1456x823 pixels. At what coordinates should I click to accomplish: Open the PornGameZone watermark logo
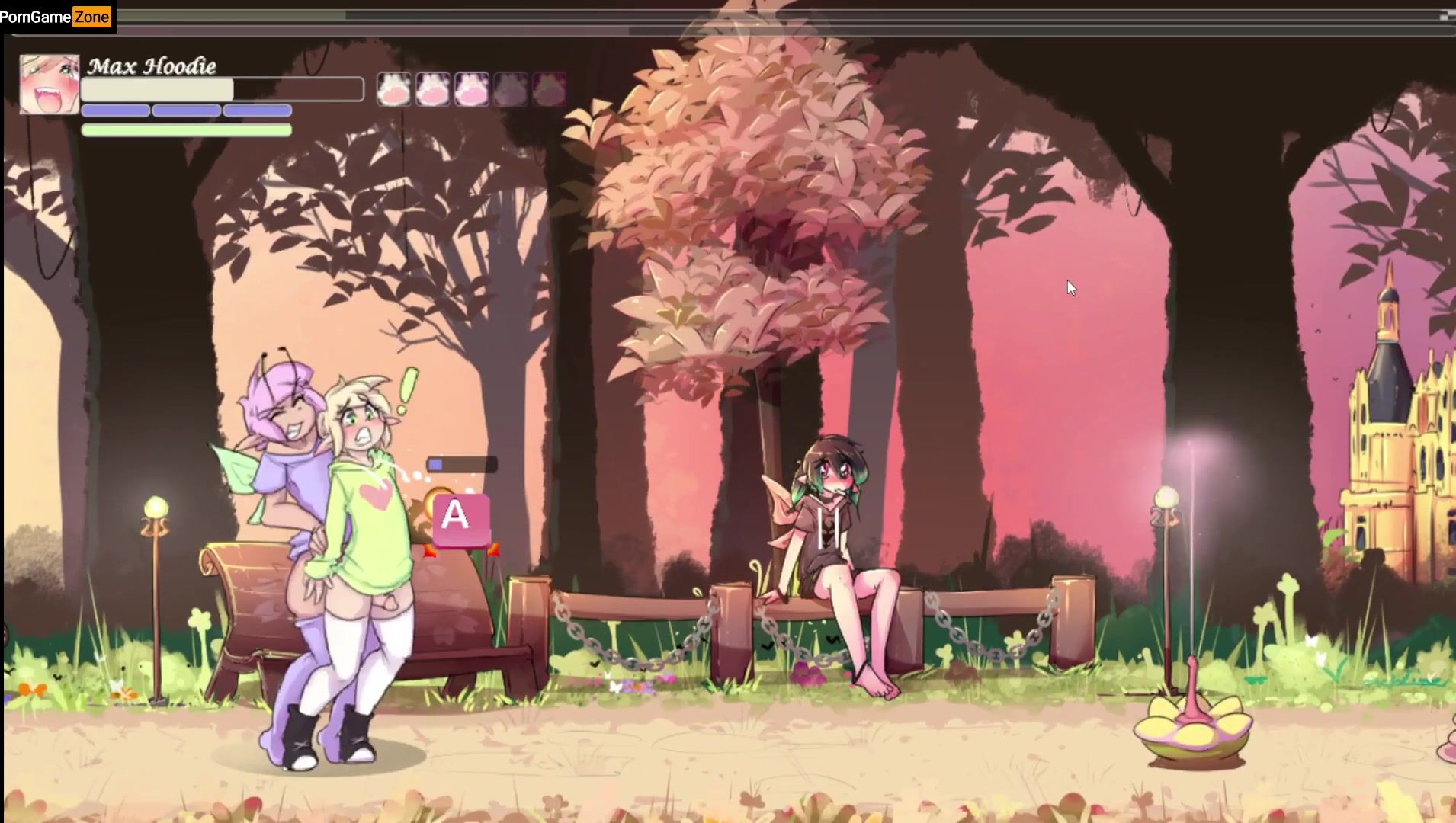(x=56, y=17)
